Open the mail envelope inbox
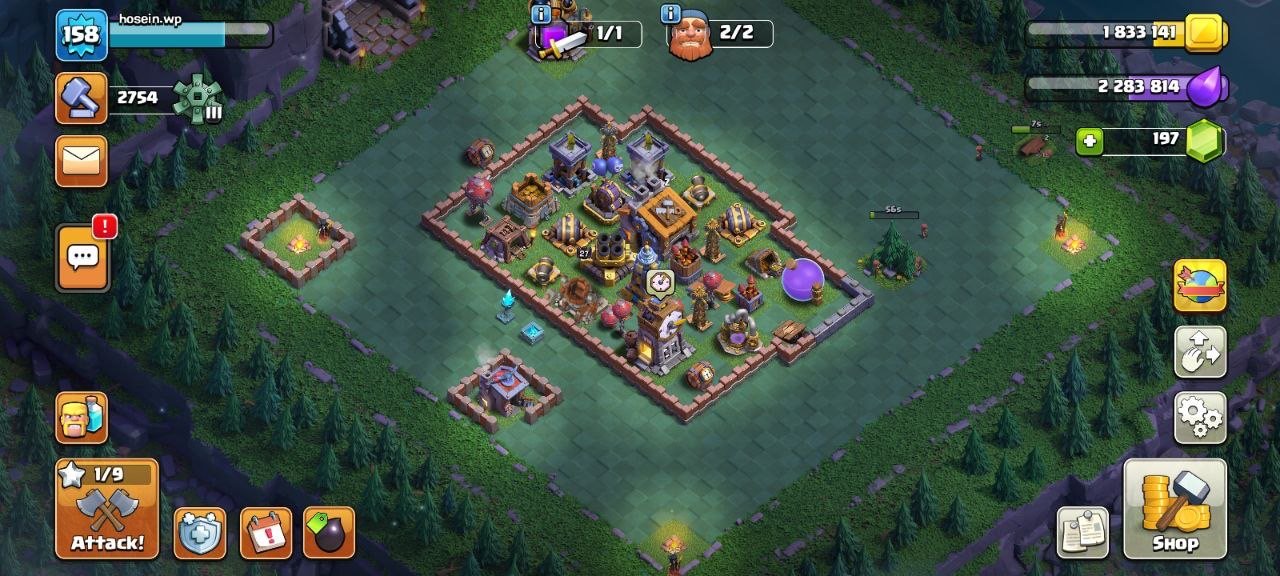 [x=81, y=161]
